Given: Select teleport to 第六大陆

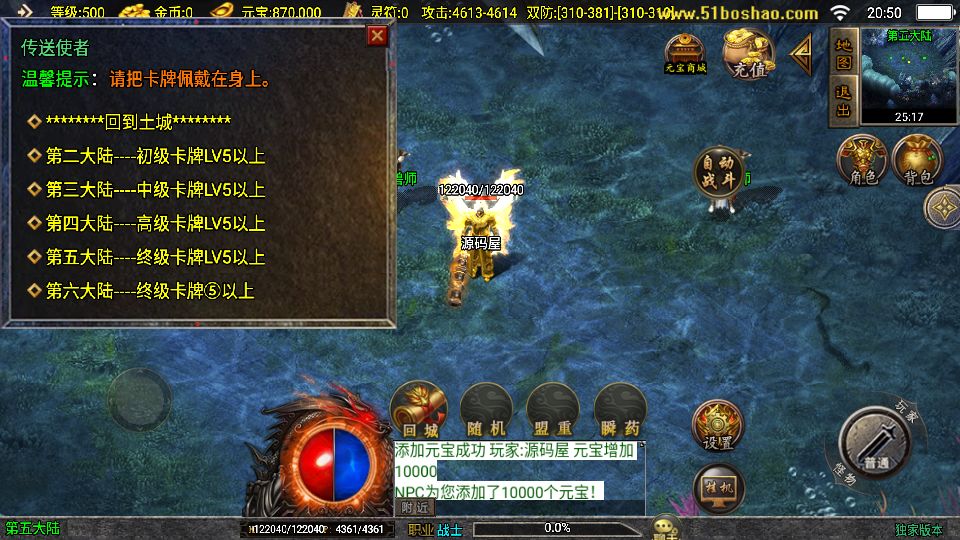Looking at the screenshot, I should pos(150,292).
